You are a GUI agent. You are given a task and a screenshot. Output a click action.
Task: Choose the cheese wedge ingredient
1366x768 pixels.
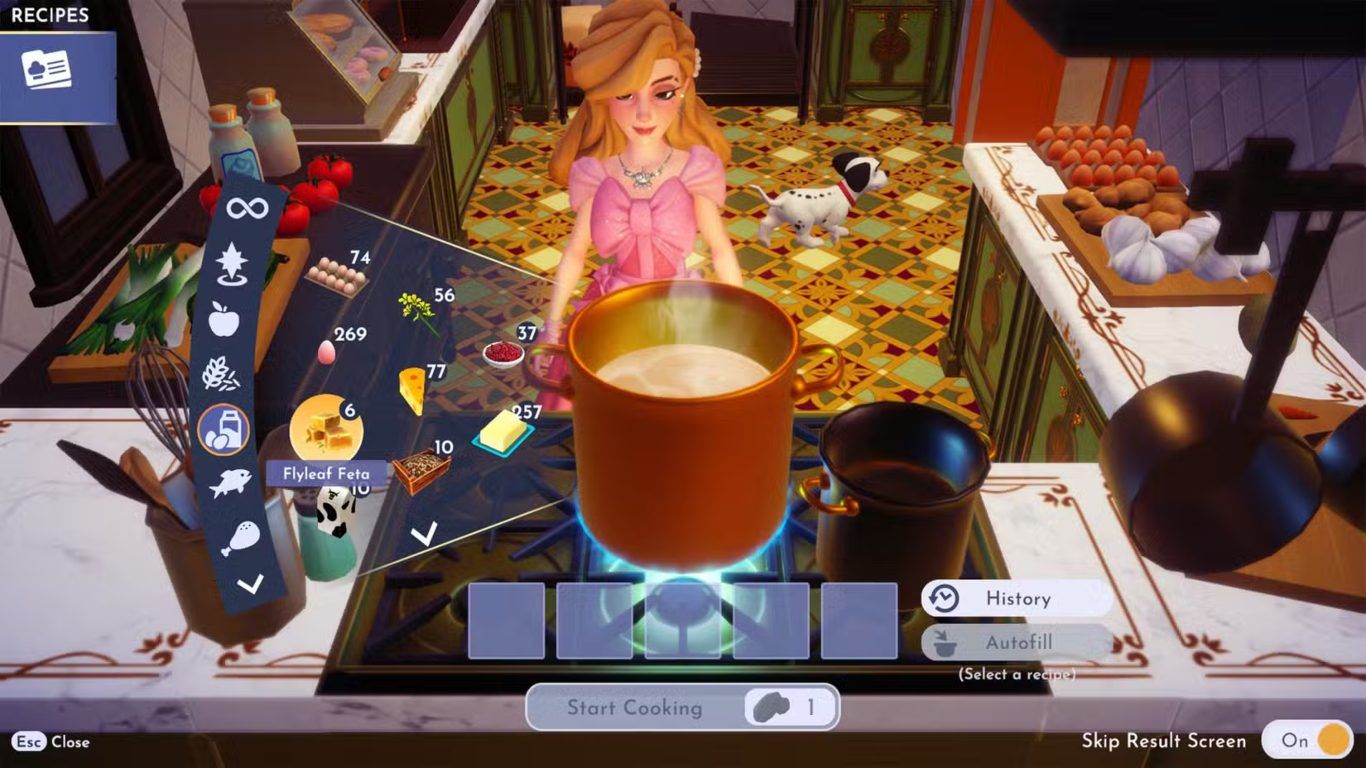point(411,388)
